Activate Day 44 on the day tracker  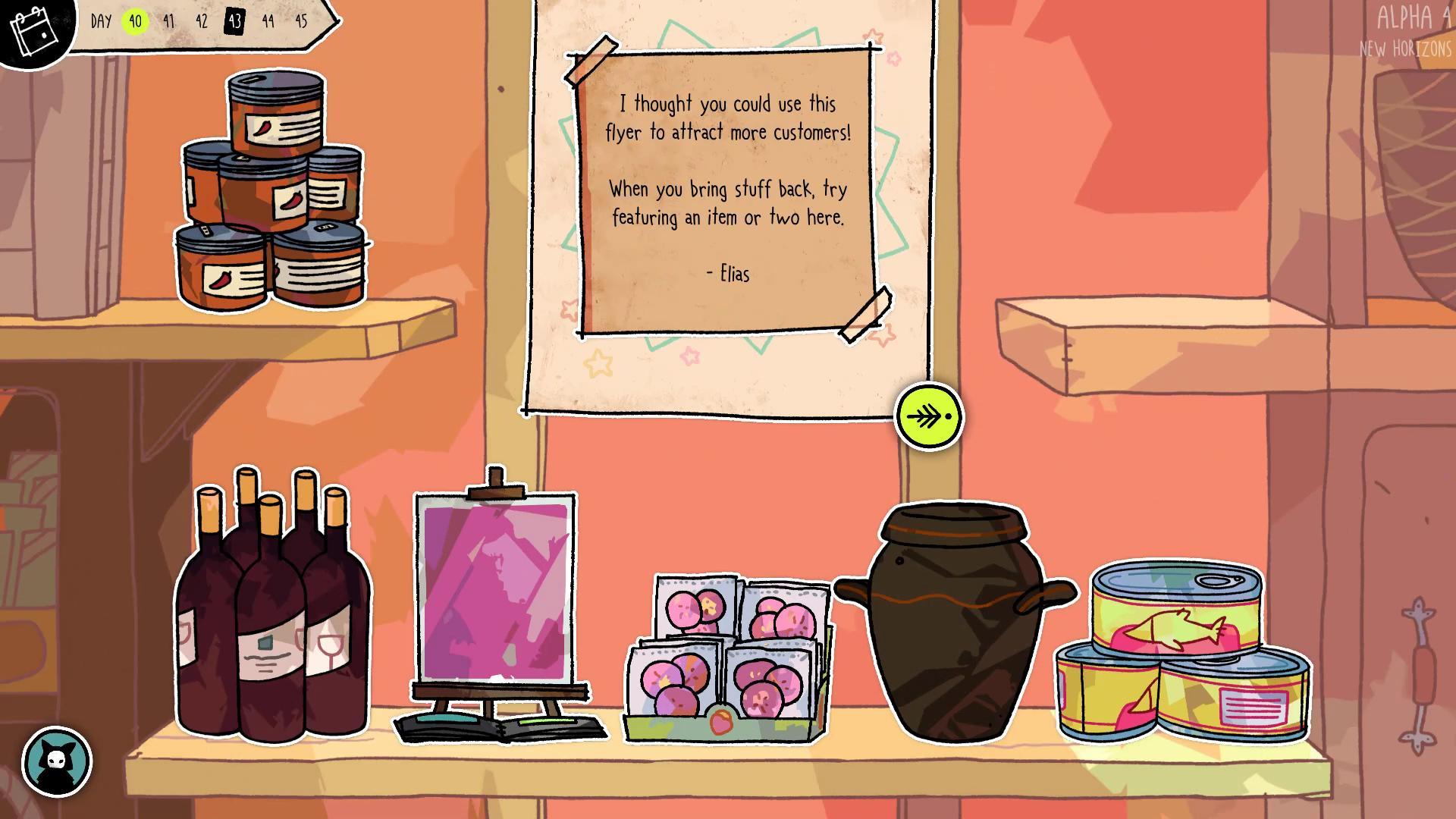pos(269,23)
